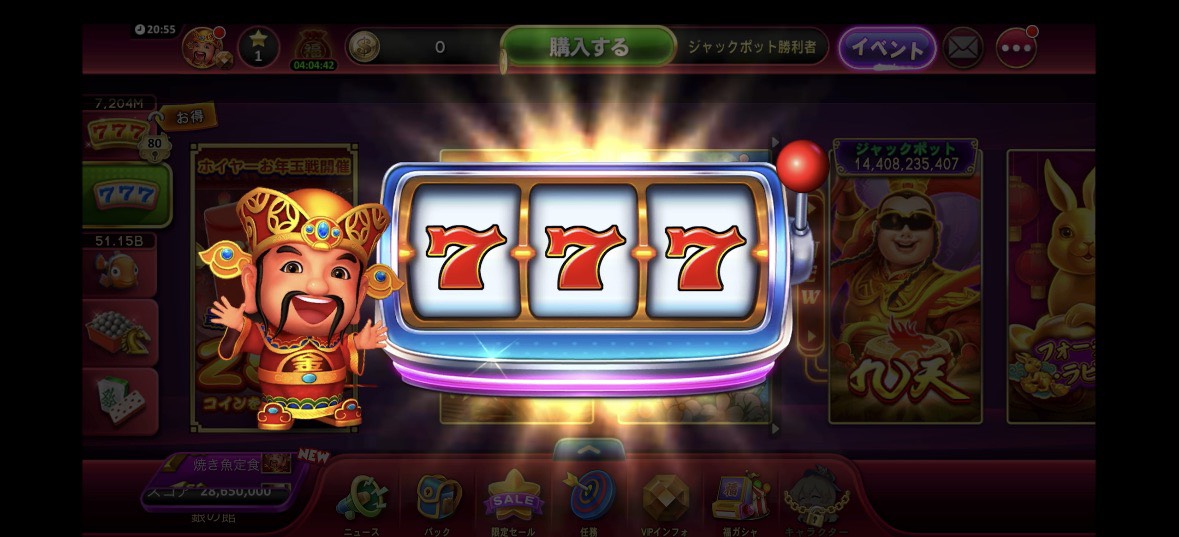Open the バック backpack
Viewport: 1179px width, 537px height.
click(x=438, y=499)
